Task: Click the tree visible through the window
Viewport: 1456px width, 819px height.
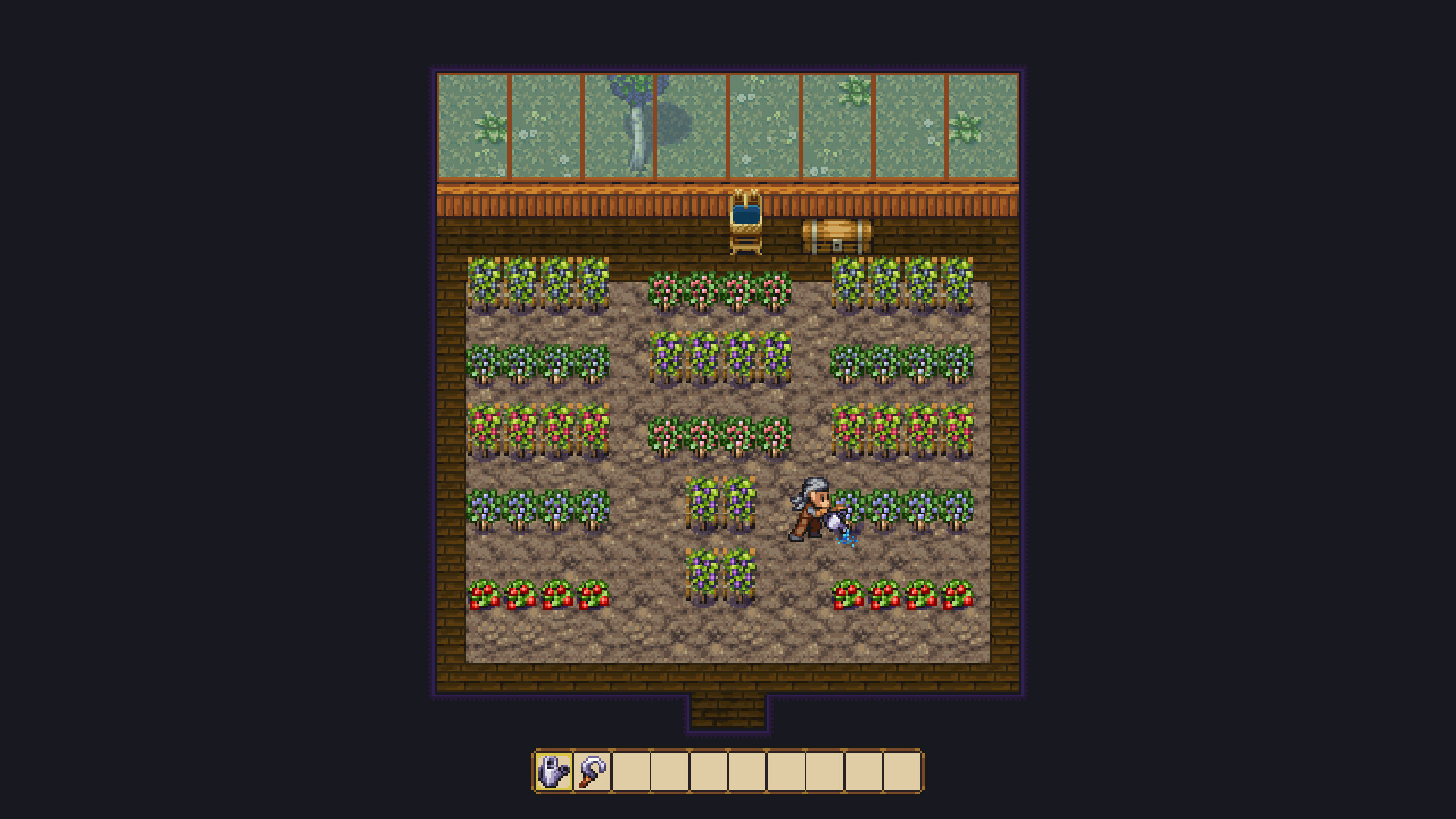Action: coord(635,121)
